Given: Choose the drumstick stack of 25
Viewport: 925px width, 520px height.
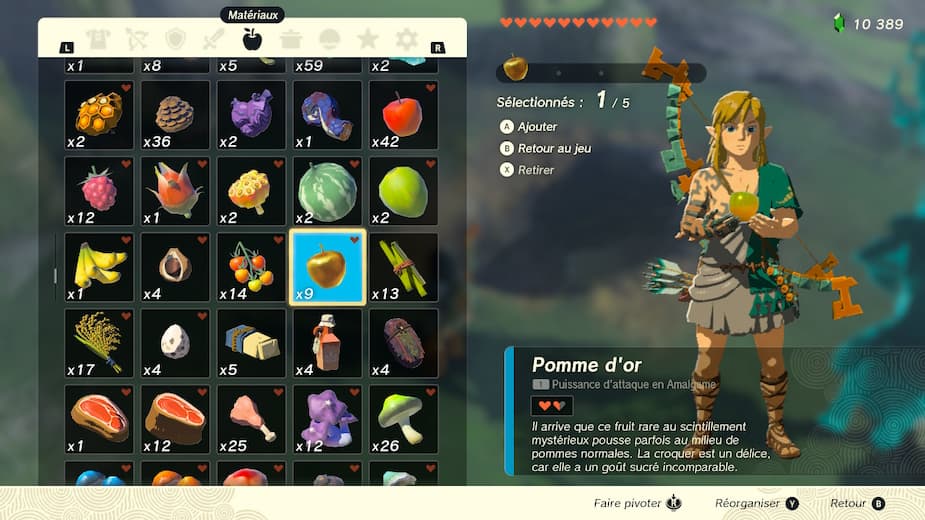Looking at the screenshot, I should point(251,418).
